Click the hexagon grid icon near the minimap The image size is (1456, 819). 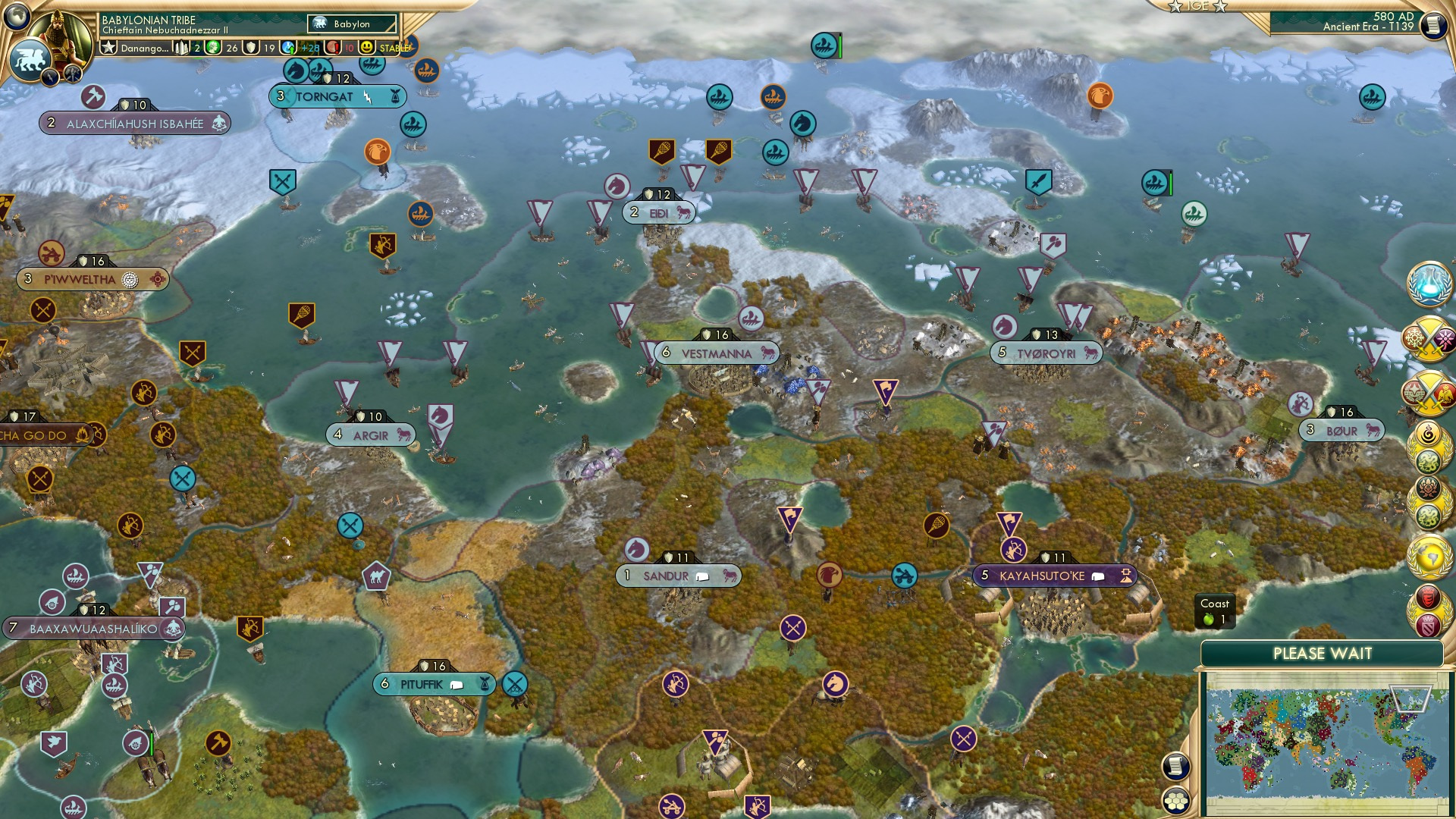coord(1175,801)
